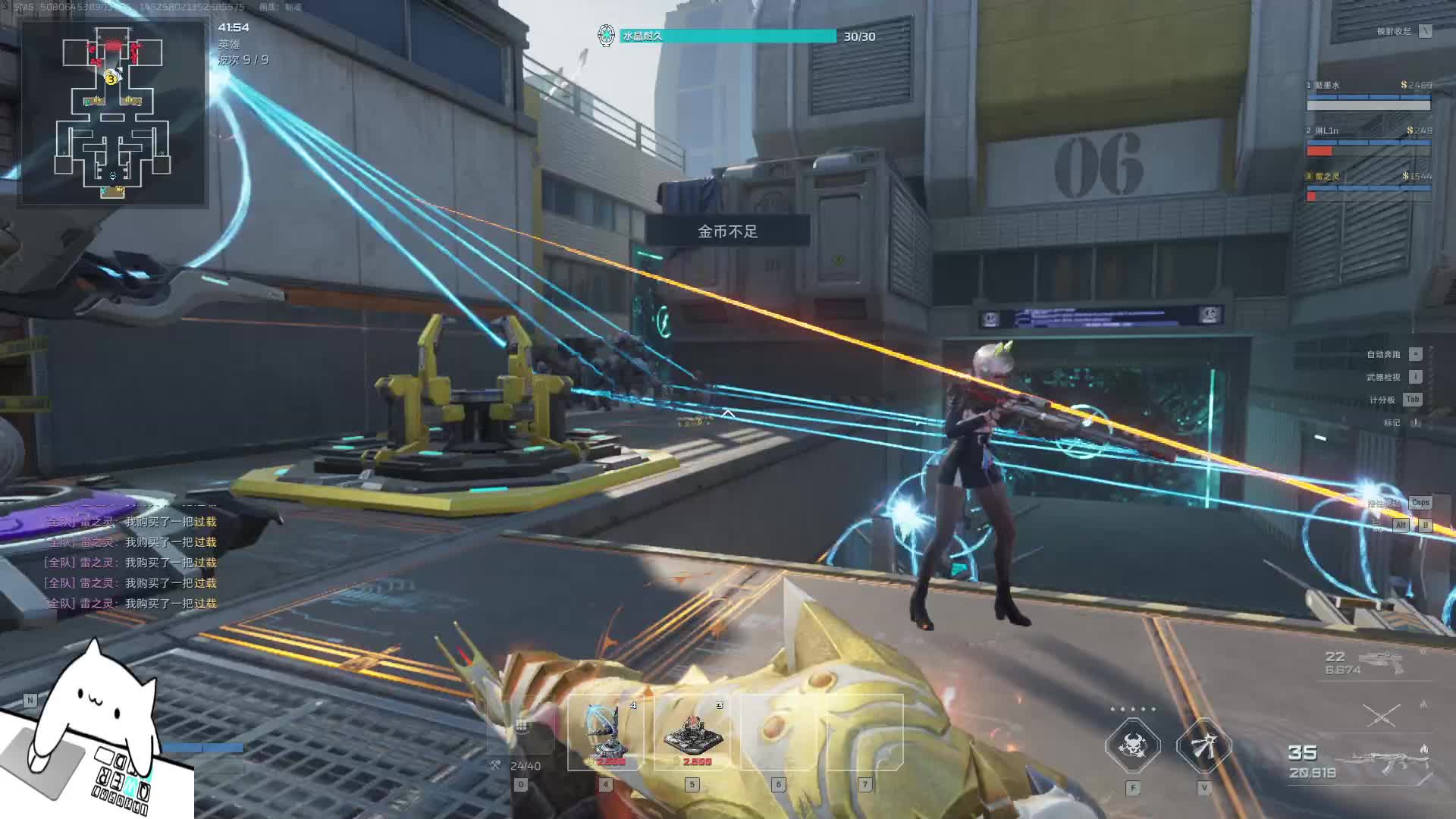Pick the crossed melee weapon slot

point(1382,715)
